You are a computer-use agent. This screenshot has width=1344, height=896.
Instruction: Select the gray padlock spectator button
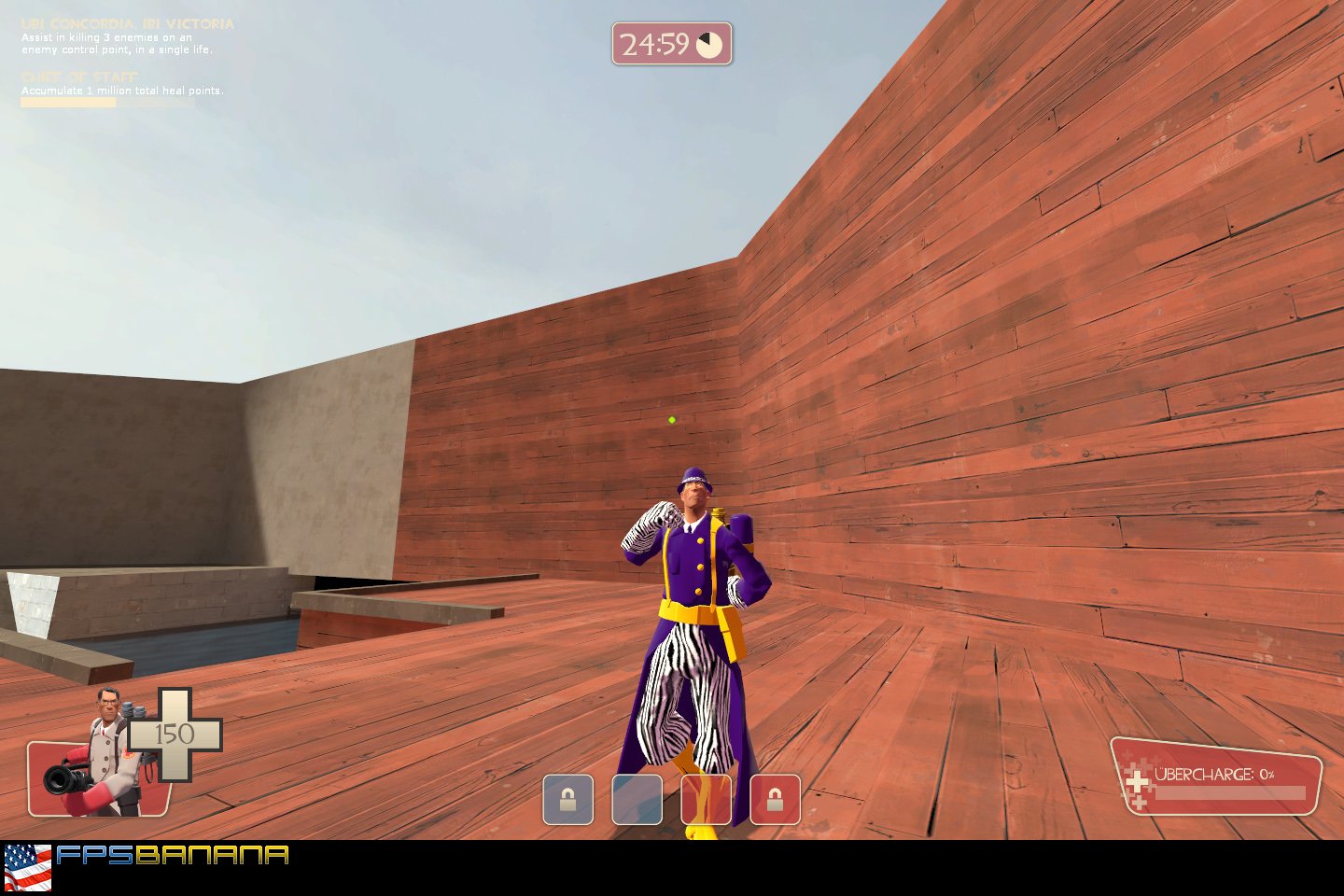pyautogui.click(x=567, y=800)
